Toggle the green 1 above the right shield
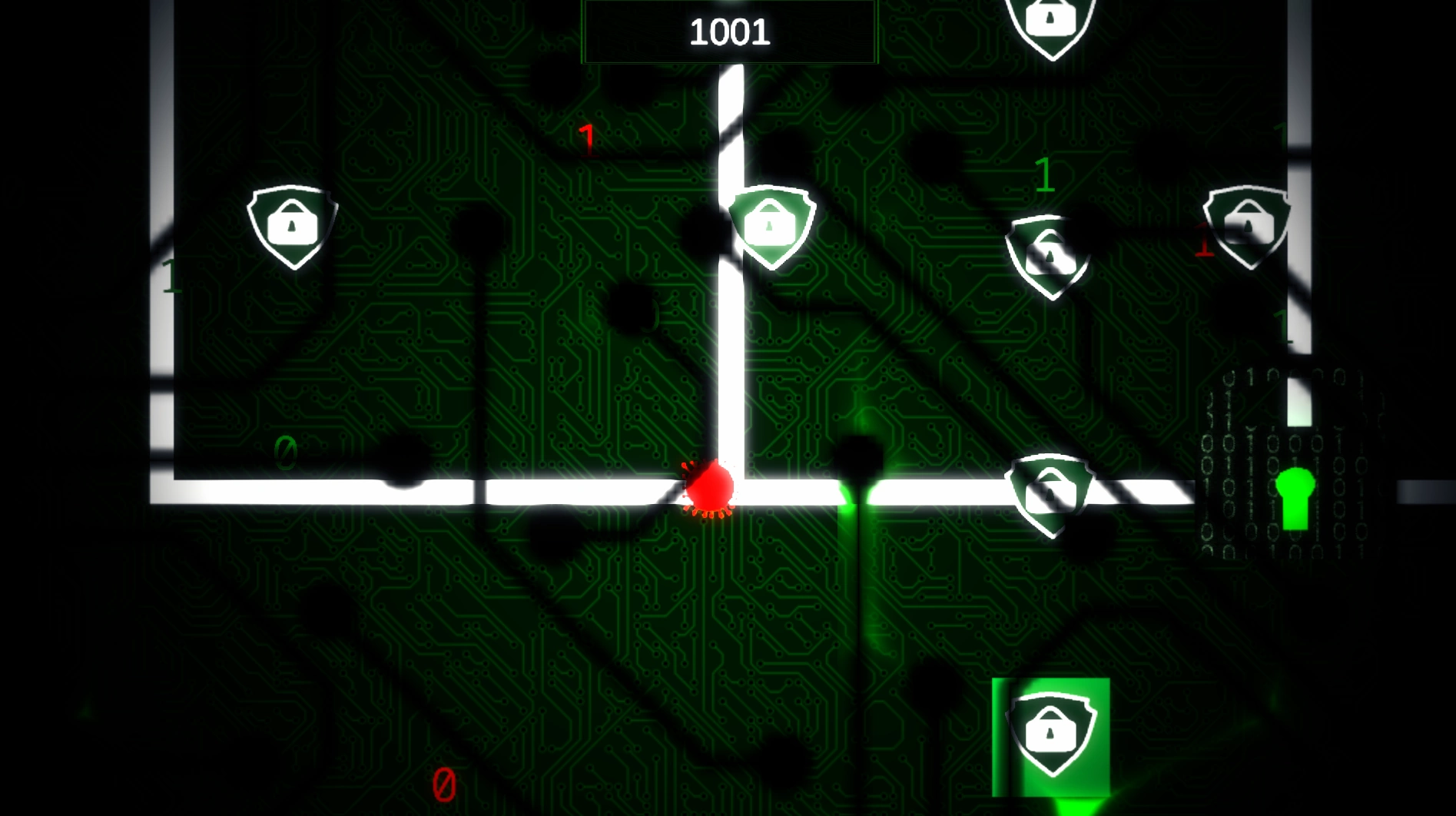Screen dimensions: 1456x816 coord(1045,175)
